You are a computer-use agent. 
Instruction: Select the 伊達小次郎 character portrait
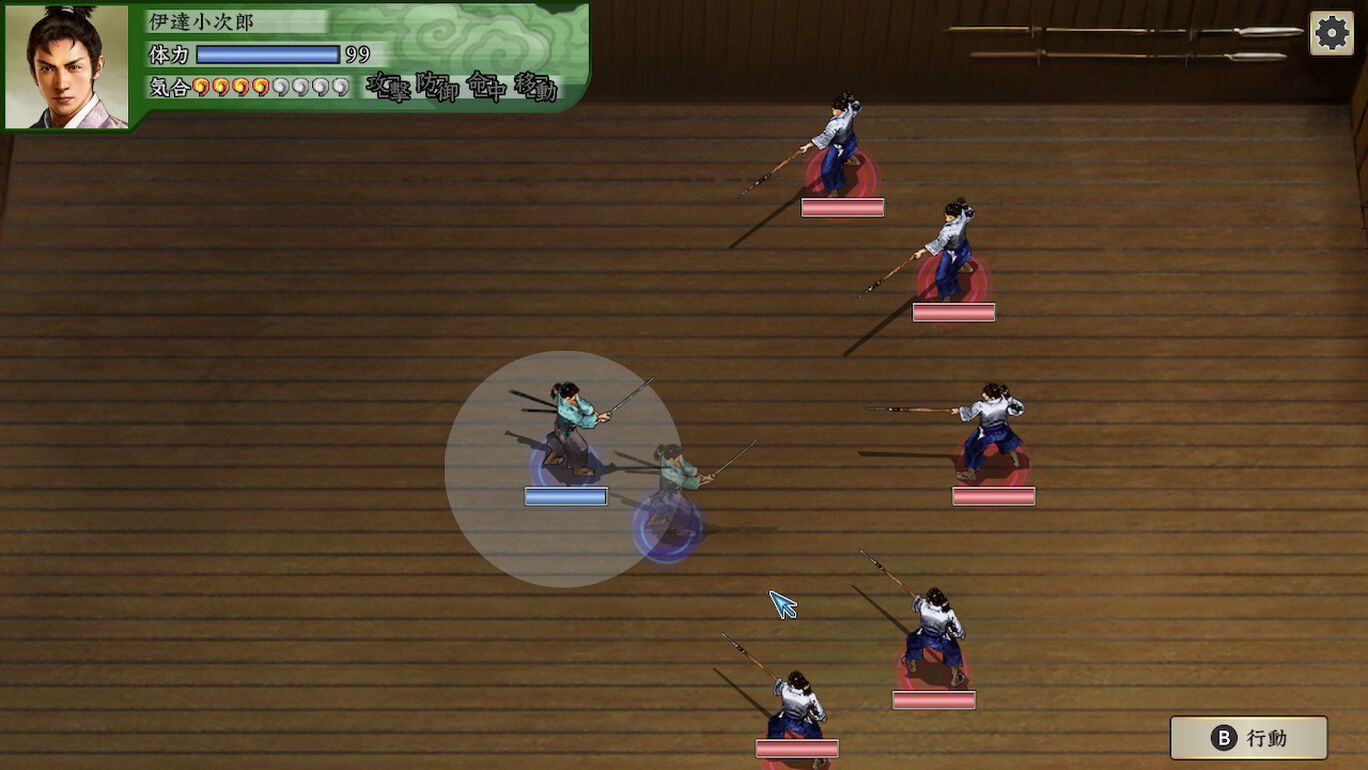pos(67,67)
